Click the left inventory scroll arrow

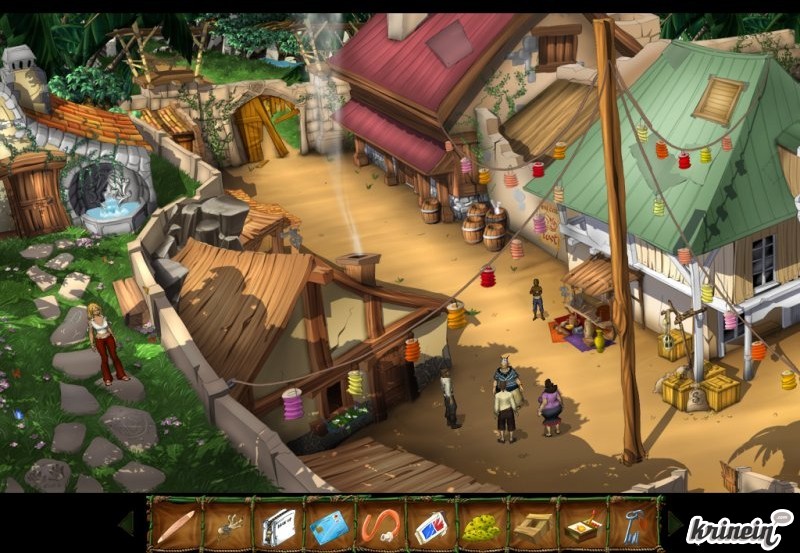(127, 524)
